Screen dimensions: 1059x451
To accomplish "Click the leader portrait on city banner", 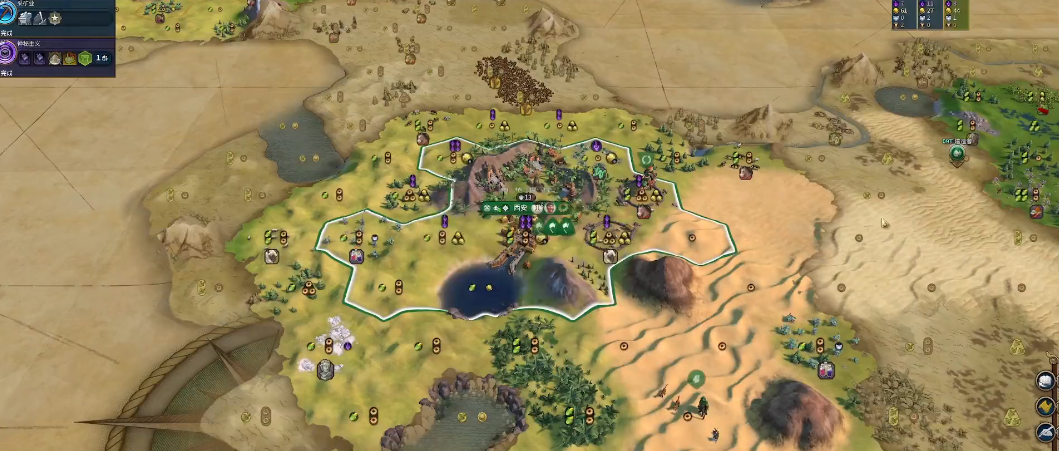I will (551, 207).
